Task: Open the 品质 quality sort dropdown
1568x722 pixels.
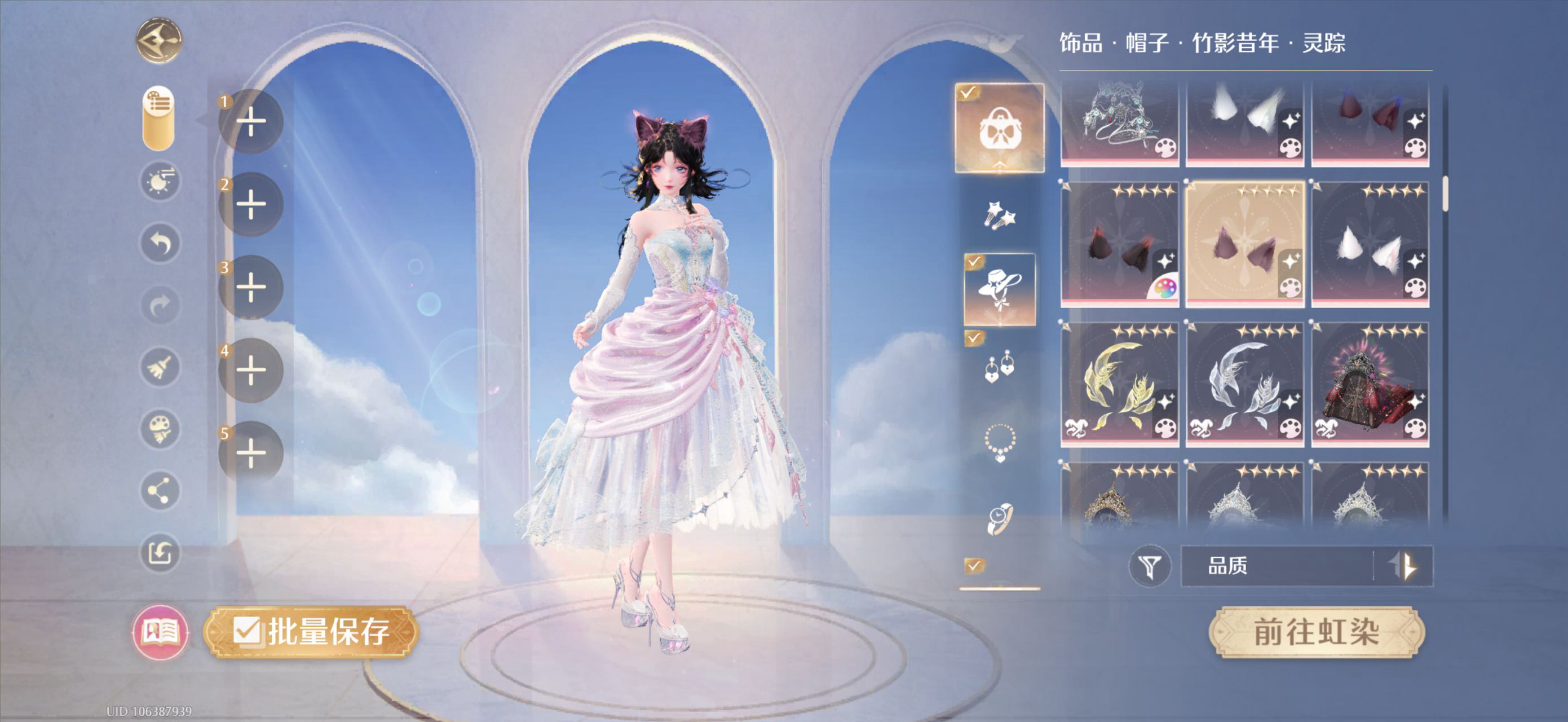Action: [1277, 566]
